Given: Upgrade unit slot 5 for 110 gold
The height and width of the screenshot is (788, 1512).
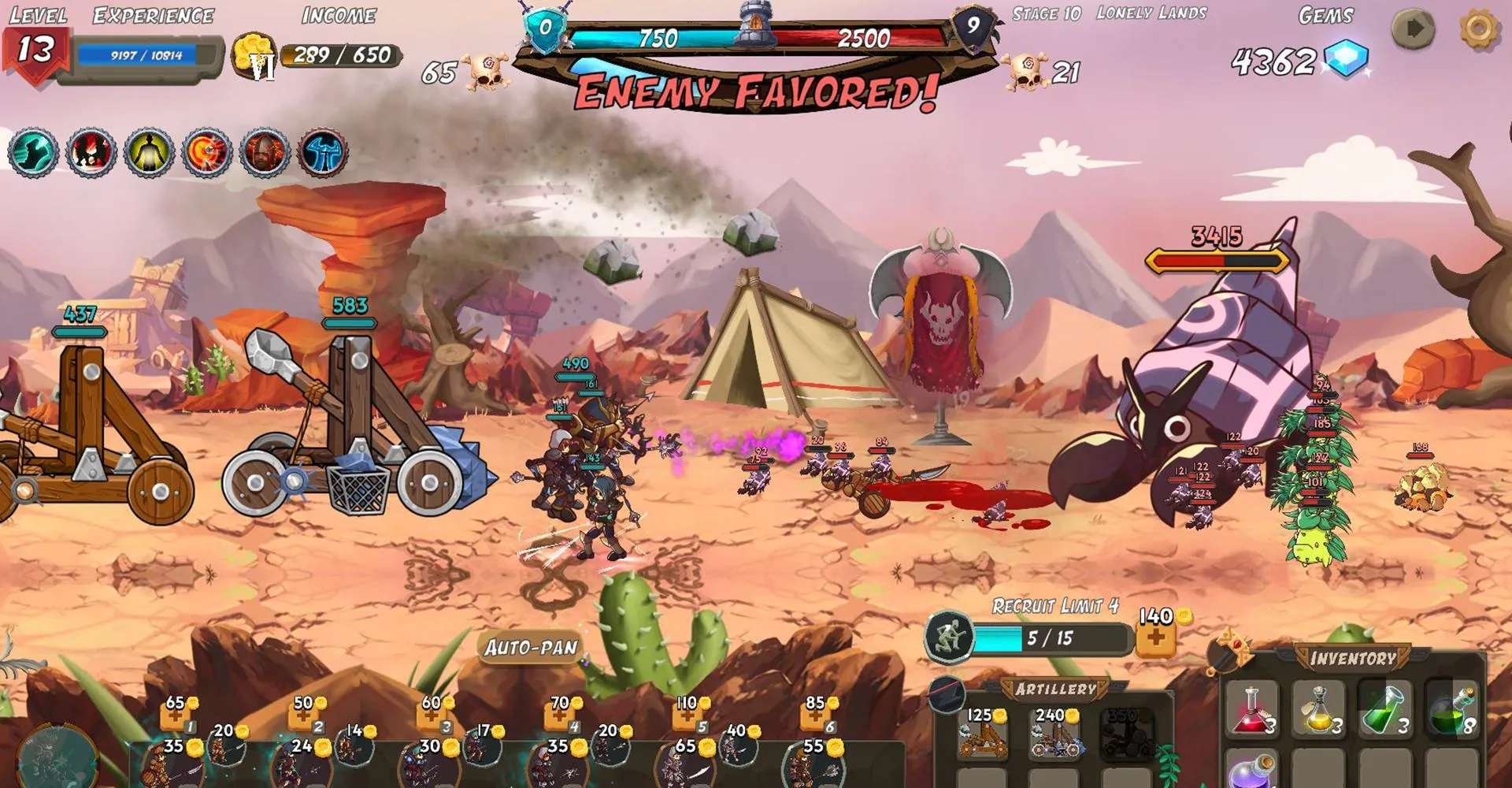Looking at the screenshot, I should tap(687, 715).
